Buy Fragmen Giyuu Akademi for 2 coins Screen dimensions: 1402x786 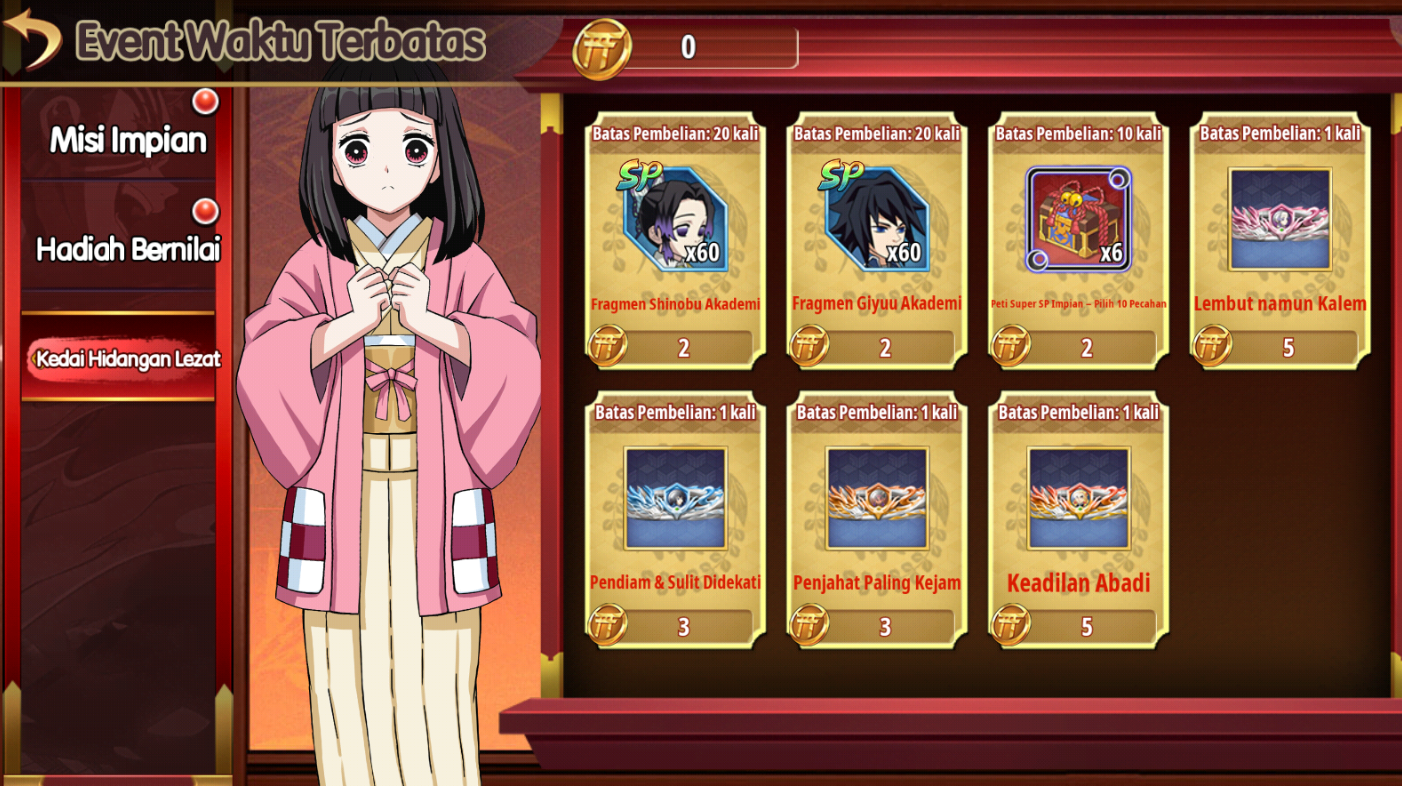click(885, 348)
